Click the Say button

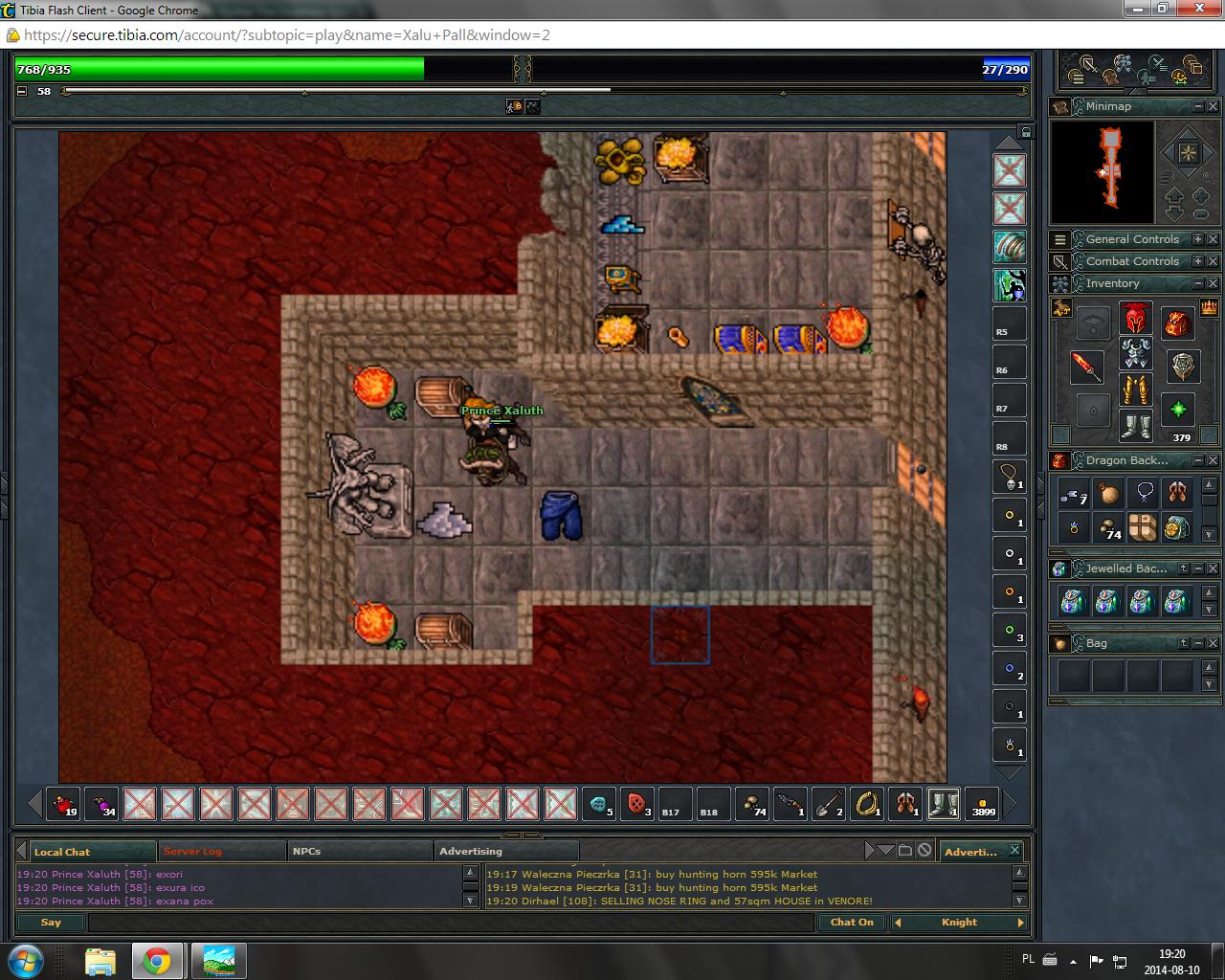coord(51,923)
